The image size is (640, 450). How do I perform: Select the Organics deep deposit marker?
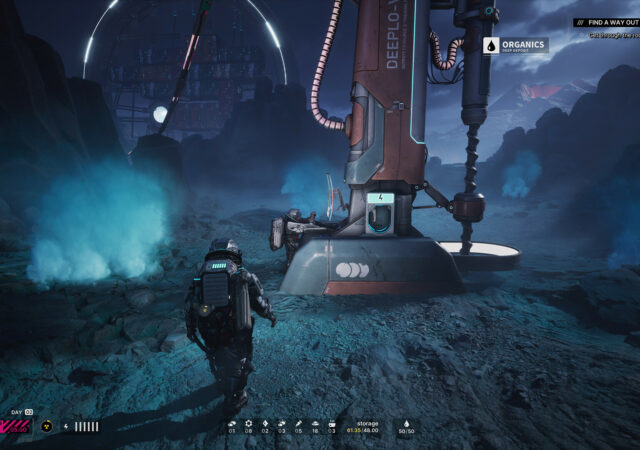(x=515, y=45)
